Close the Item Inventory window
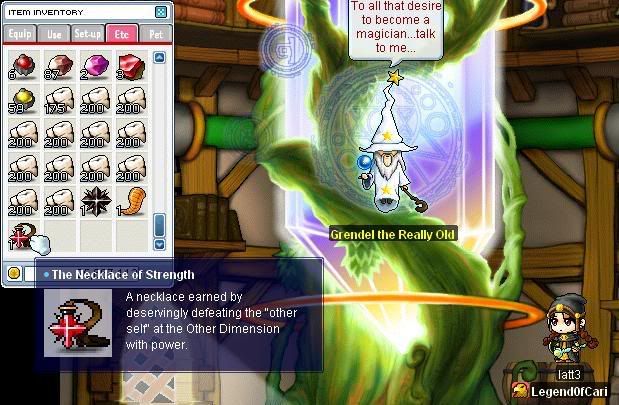The height and width of the screenshot is (405, 619). point(161,12)
